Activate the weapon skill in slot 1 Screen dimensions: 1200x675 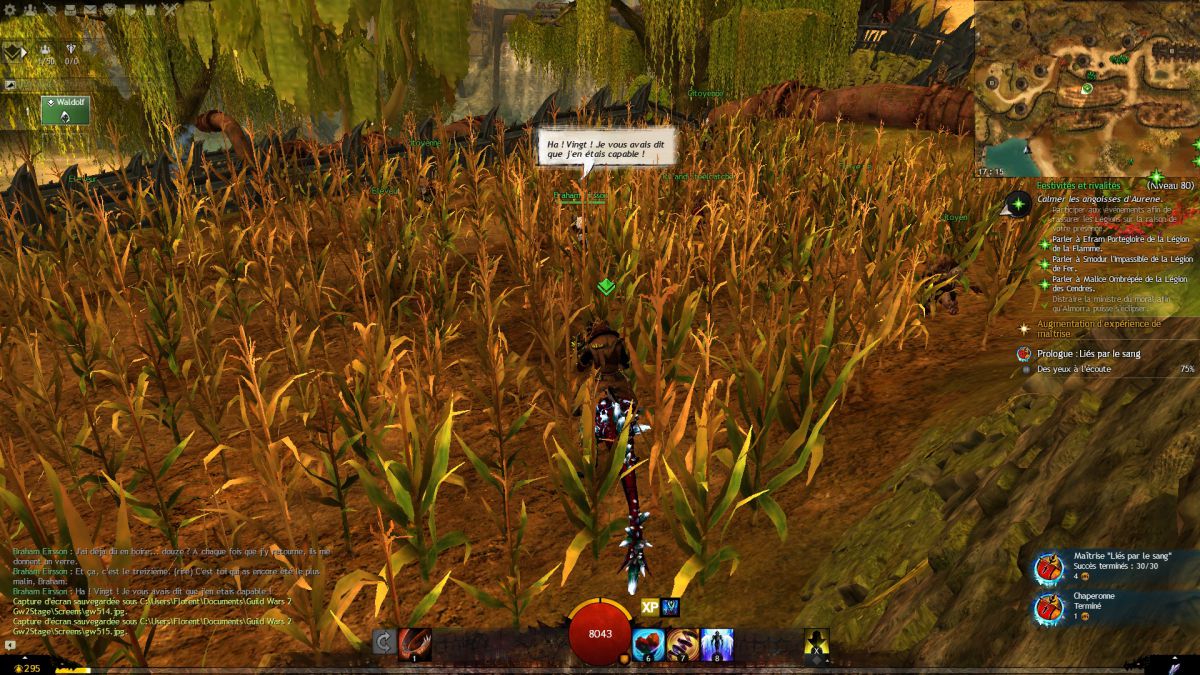414,642
